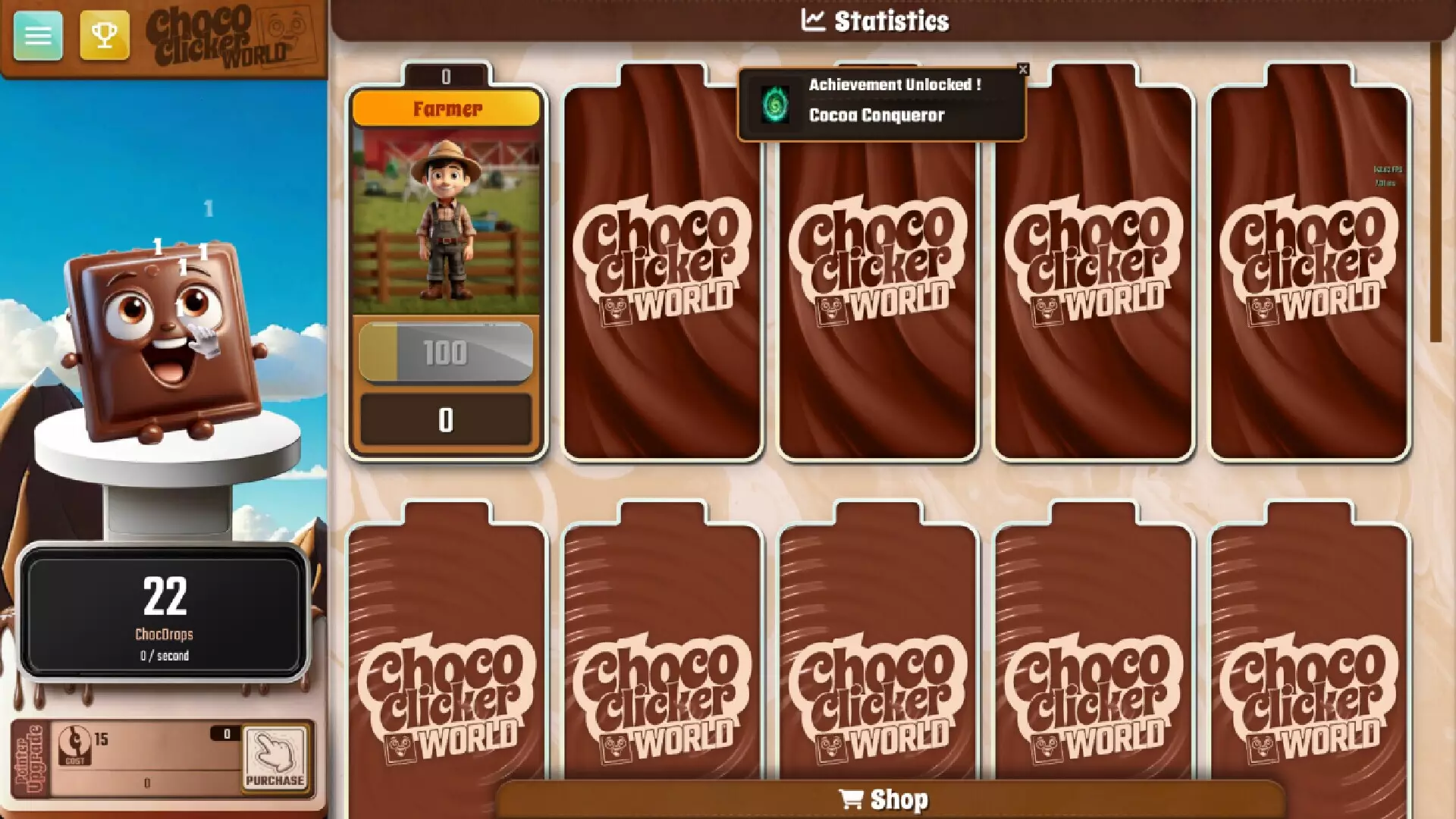
Task: Click the Farmer's owned count display
Action: click(447, 419)
